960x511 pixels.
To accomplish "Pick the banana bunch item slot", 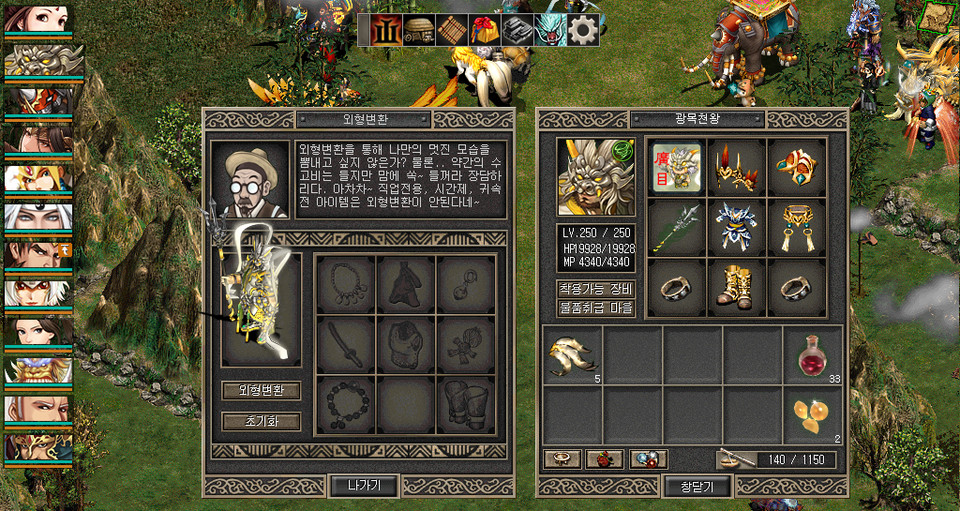I will click(572, 356).
